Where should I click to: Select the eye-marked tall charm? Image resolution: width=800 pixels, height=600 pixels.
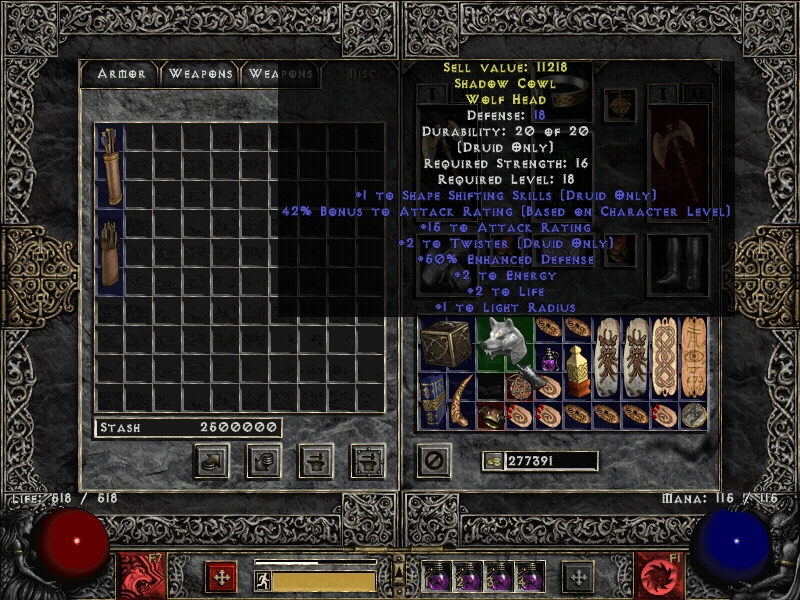pos(693,357)
